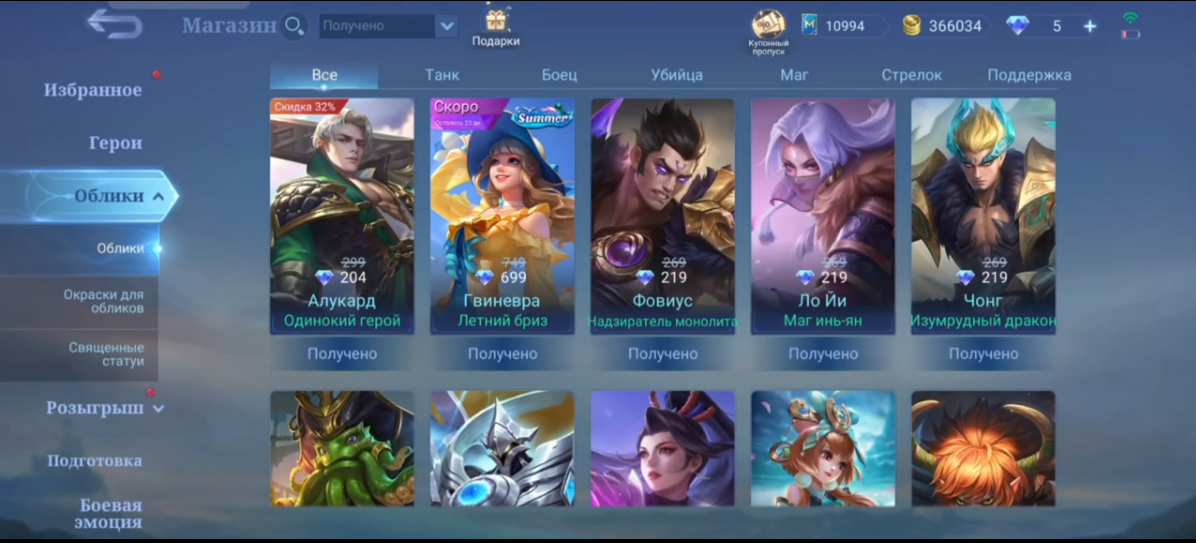1196x543 pixels.
Task: Go back using the arrow button
Action: (114, 24)
